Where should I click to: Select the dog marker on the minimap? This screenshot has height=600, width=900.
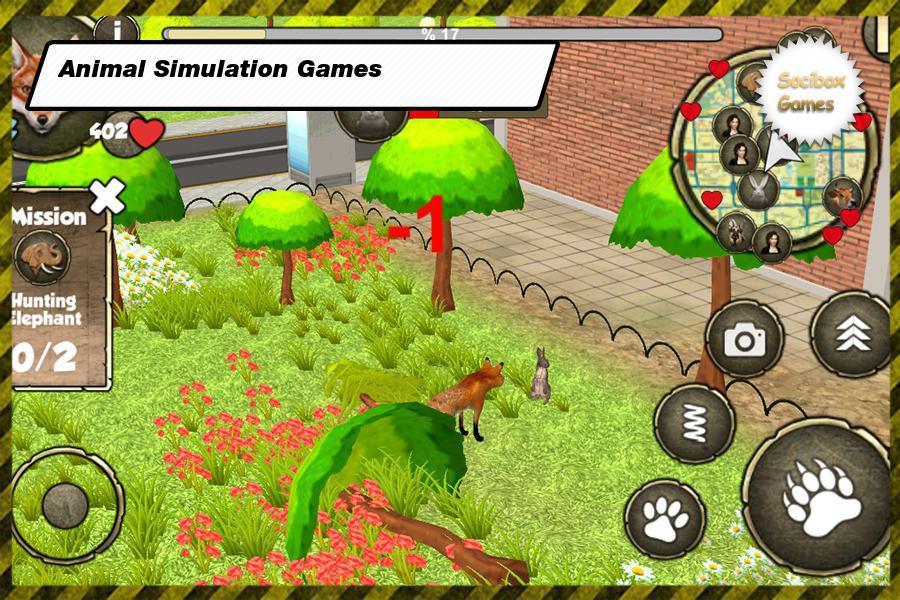click(735, 232)
